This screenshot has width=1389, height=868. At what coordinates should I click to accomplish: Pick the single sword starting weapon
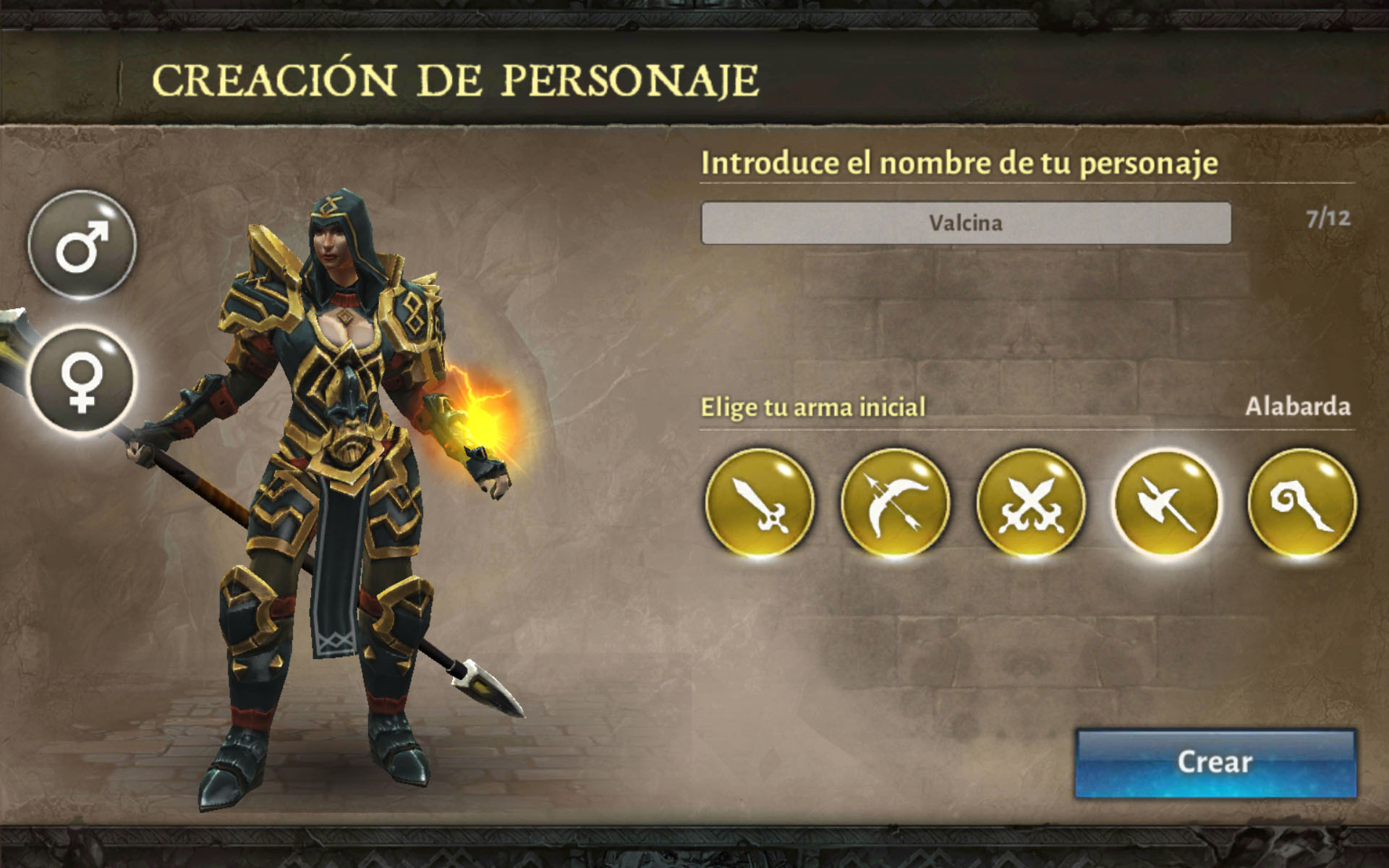coord(760,503)
